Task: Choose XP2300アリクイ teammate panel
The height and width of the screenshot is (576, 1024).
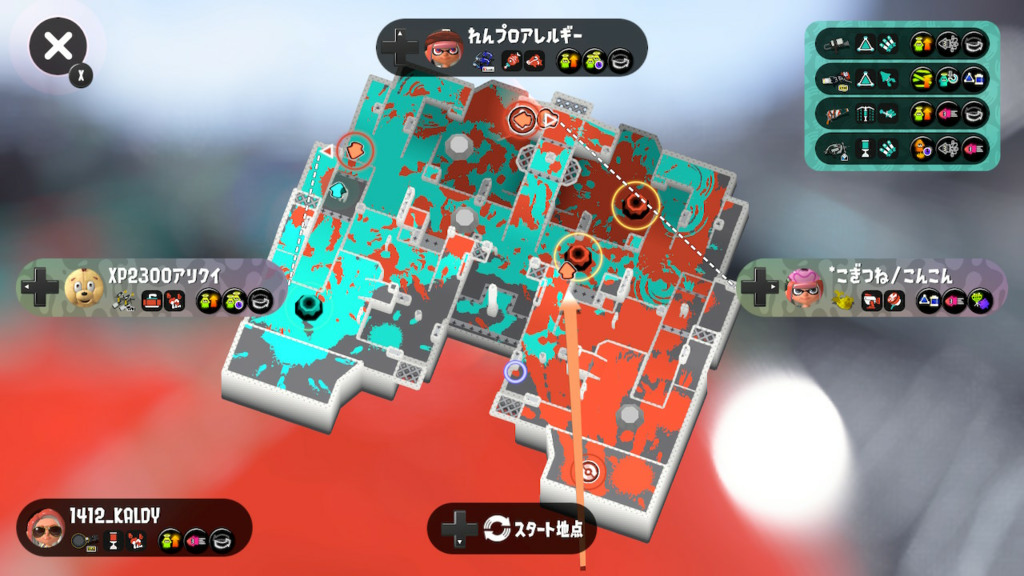Action: (x=152, y=287)
